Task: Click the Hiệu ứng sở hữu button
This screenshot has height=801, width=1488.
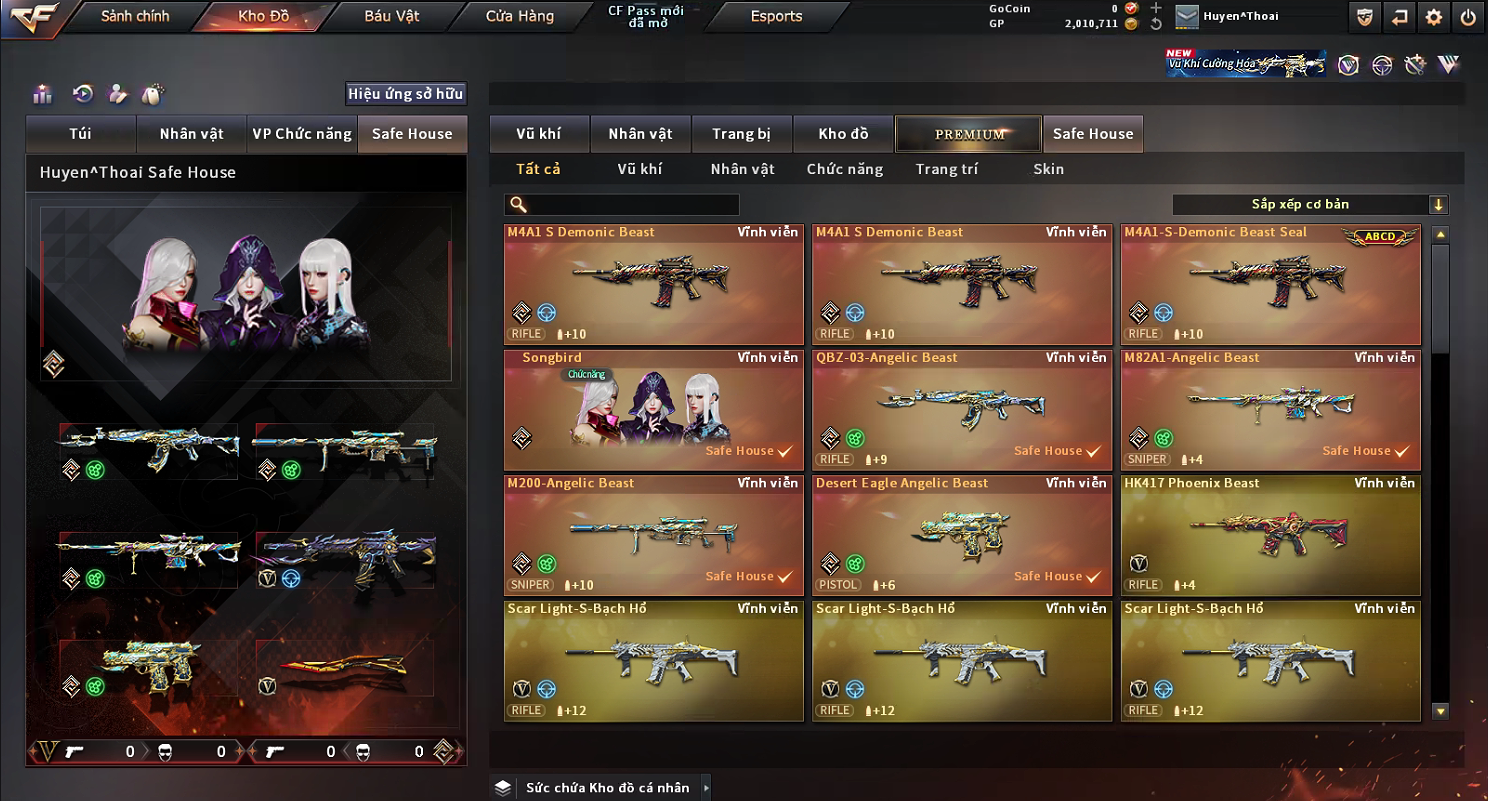Action: pyautogui.click(x=405, y=94)
